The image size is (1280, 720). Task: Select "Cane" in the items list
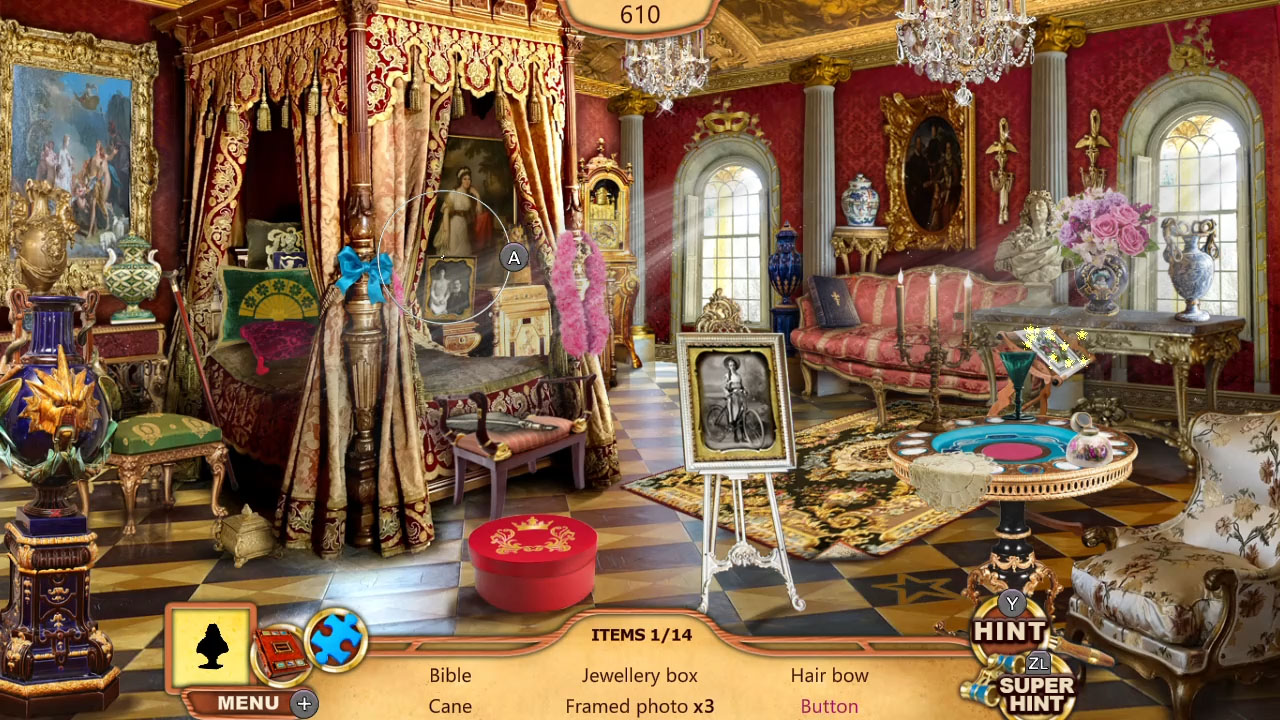[452, 706]
